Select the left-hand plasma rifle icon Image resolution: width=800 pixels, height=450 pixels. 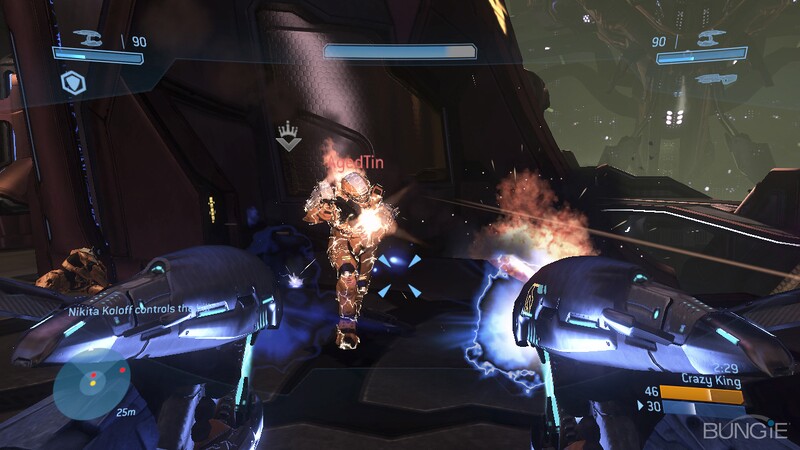pyautogui.click(x=87, y=39)
